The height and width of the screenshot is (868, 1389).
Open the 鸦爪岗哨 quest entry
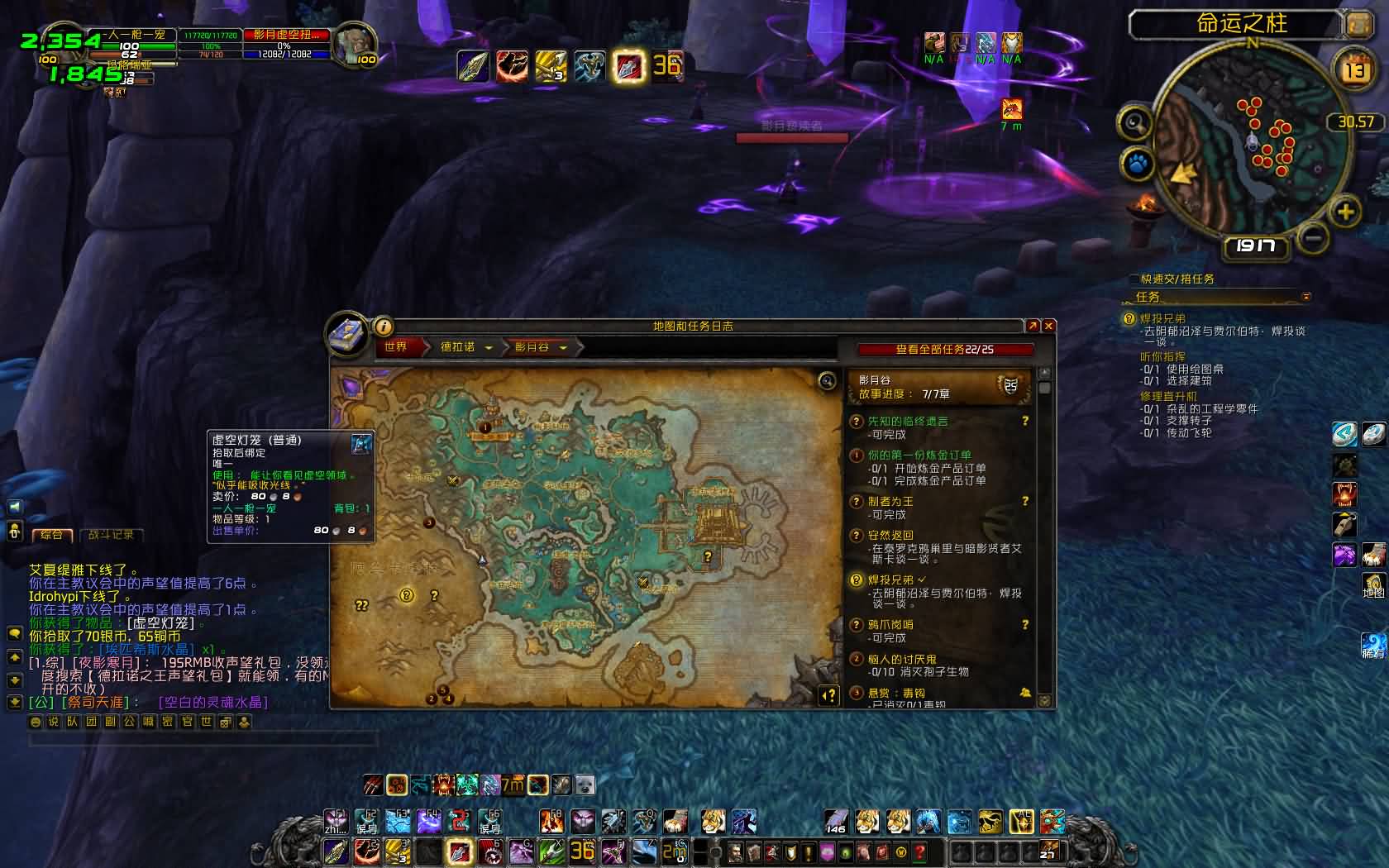[890, 625]
